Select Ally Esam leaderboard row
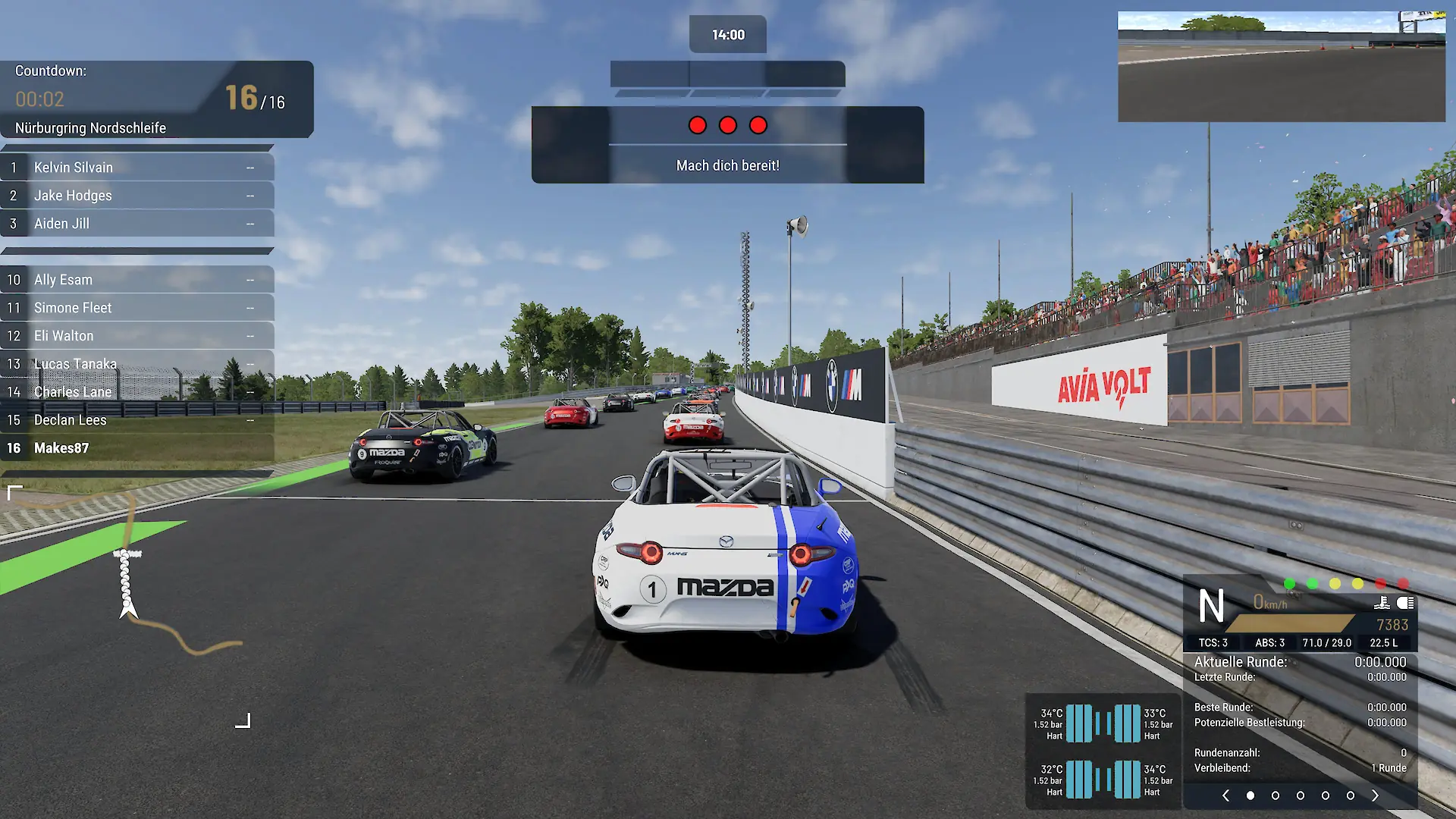Screen dimensions: 1456x819 click(x=136, y=280)
